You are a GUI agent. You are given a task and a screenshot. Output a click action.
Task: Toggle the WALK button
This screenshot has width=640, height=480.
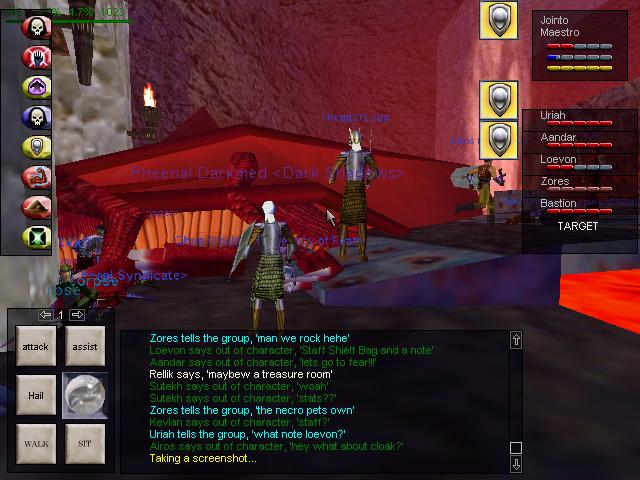point(35,442)
